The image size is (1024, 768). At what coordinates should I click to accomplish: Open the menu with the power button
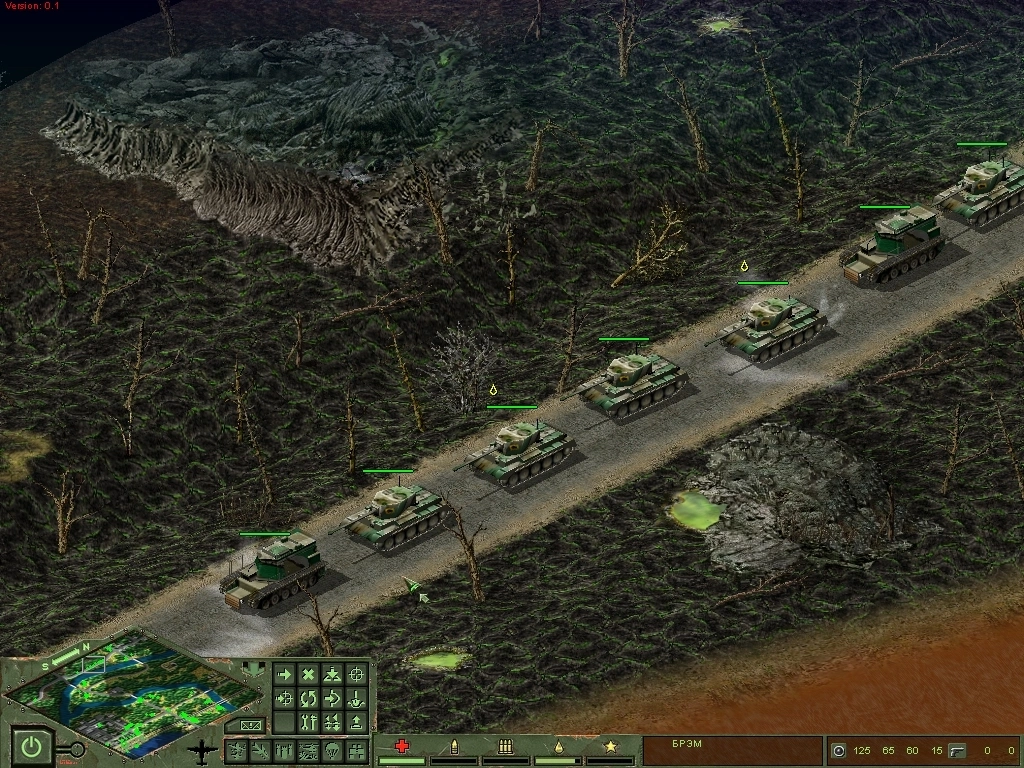pyautogui.click(x=33, y=746)
